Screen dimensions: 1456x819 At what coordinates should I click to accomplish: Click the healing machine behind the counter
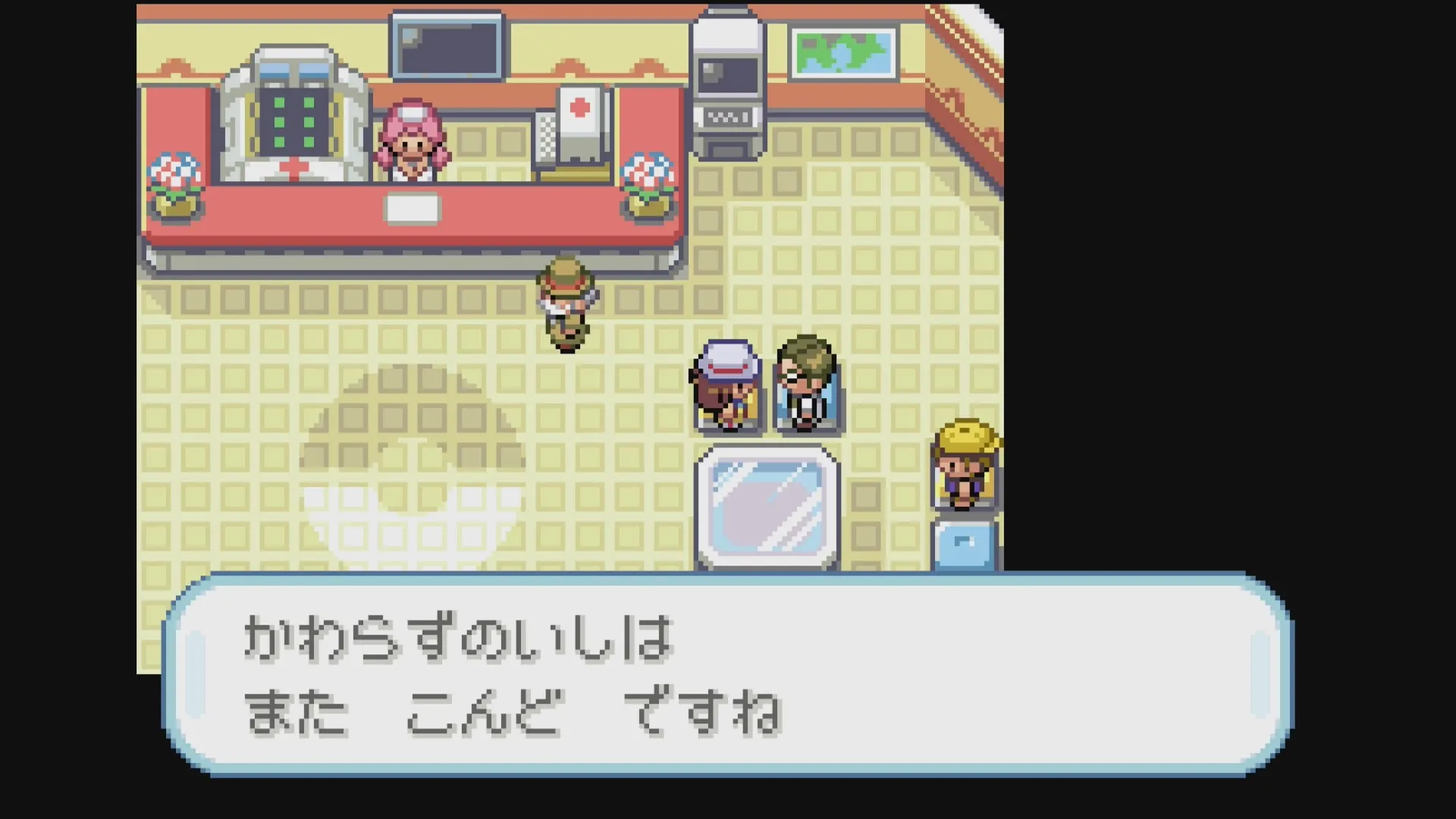(296, 121)
